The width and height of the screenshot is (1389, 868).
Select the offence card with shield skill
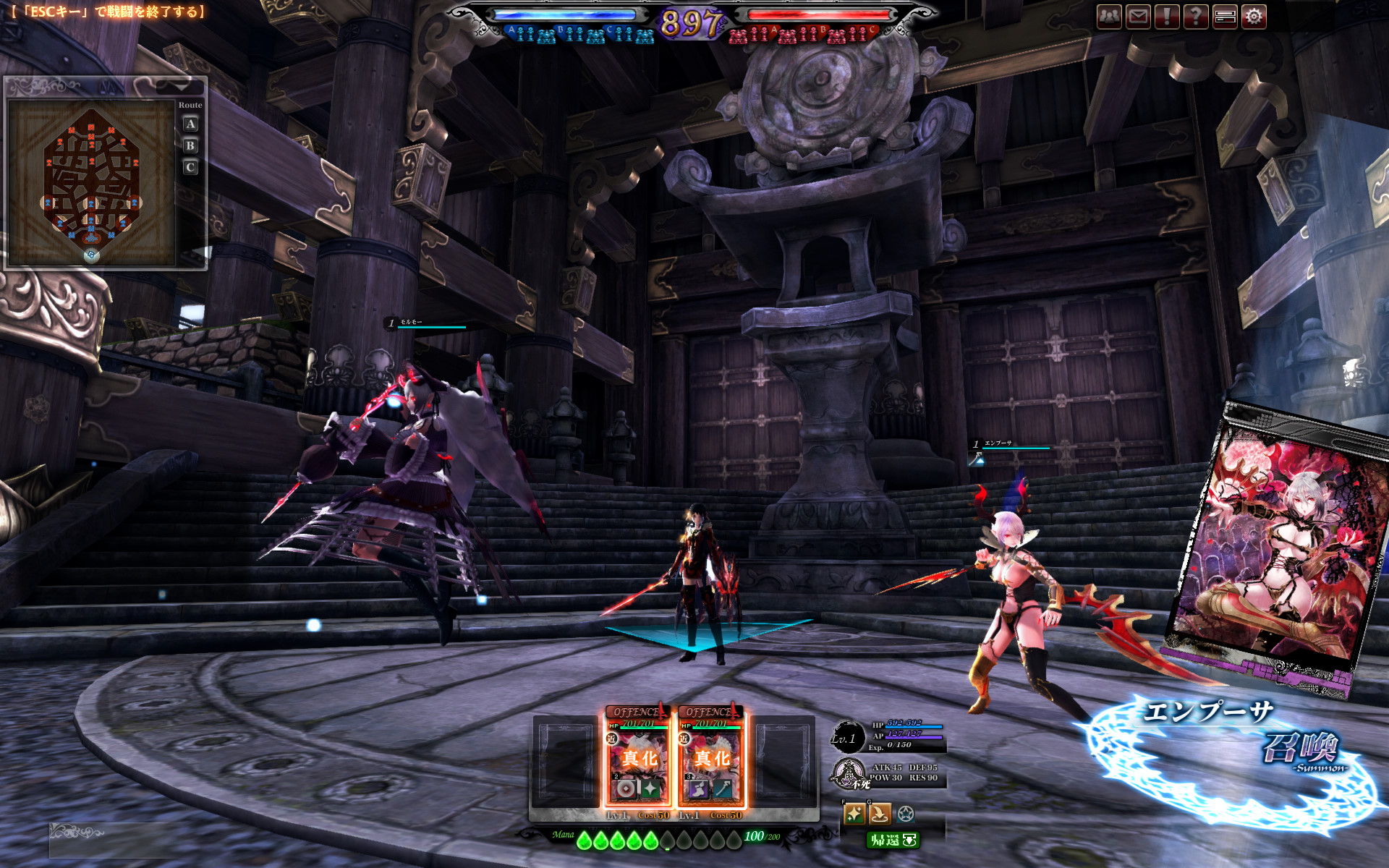coord(638,757)
